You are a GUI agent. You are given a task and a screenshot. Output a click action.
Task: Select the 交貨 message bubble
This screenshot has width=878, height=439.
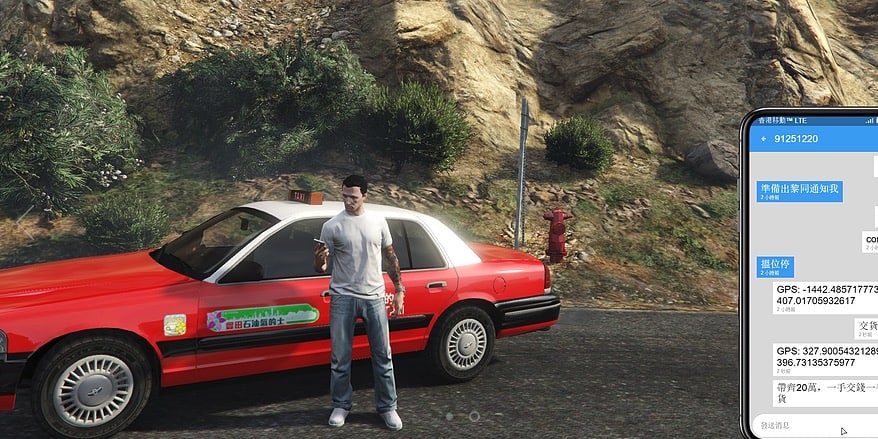[866, 328]
